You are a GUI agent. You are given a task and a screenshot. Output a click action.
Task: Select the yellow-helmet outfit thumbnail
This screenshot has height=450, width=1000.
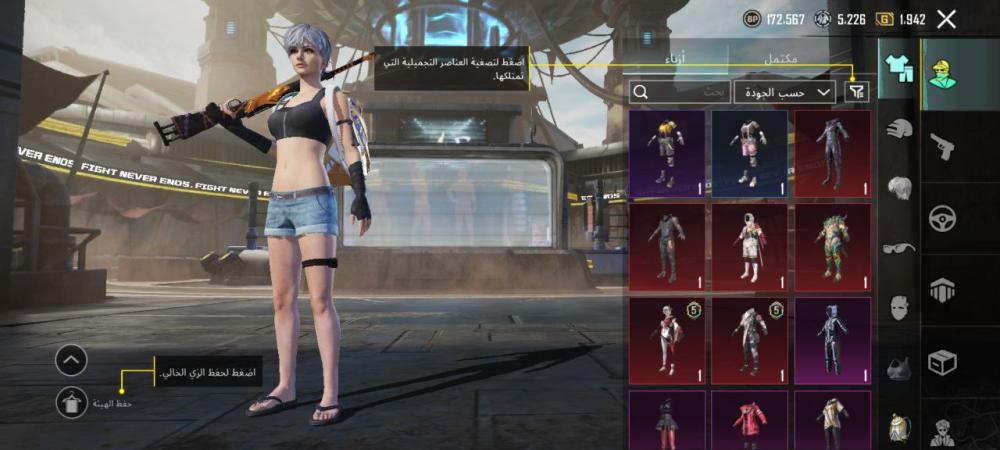[667, 152]
